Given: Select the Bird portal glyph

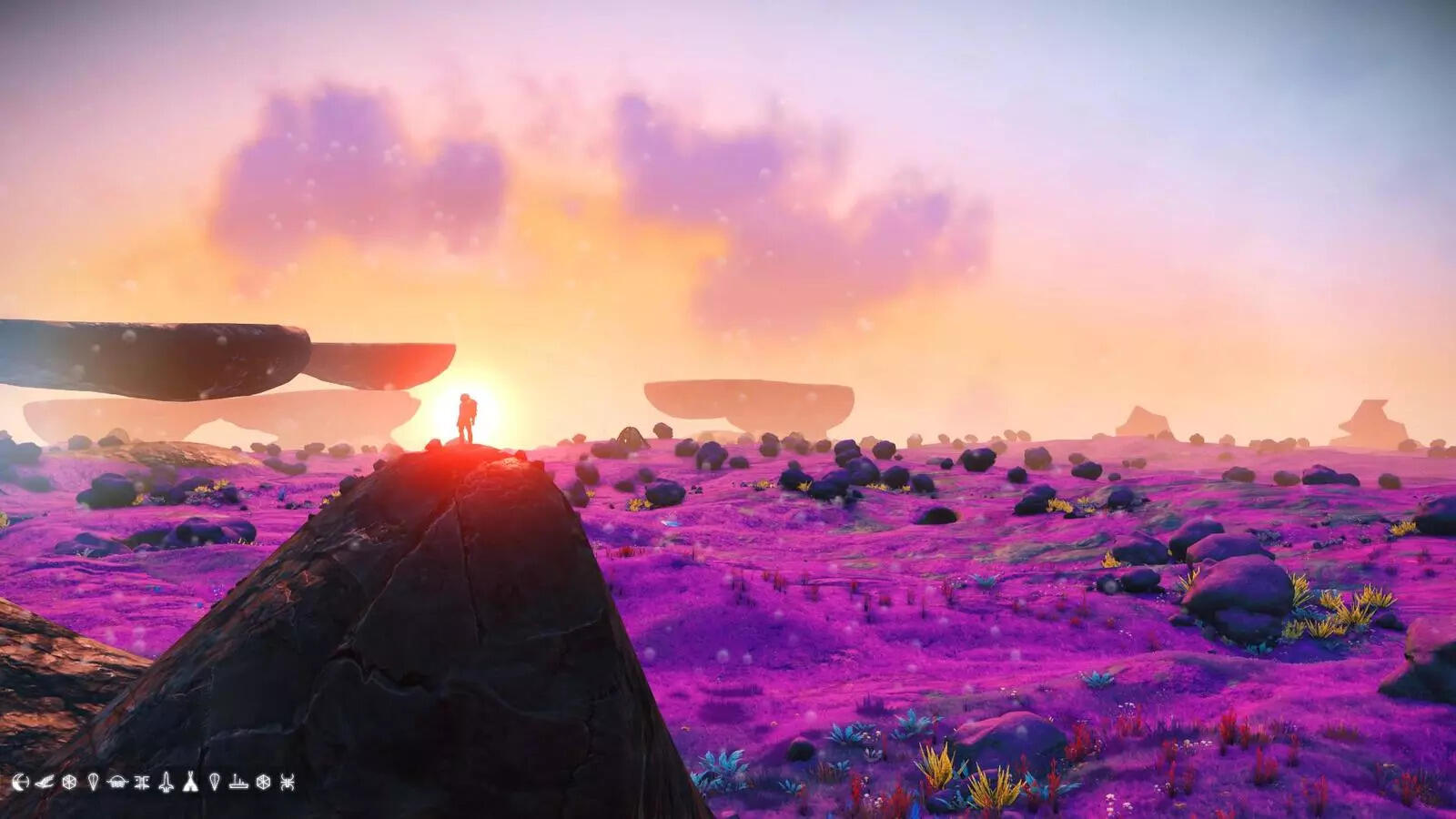Looking at the screenshot, I should [45, 783].
